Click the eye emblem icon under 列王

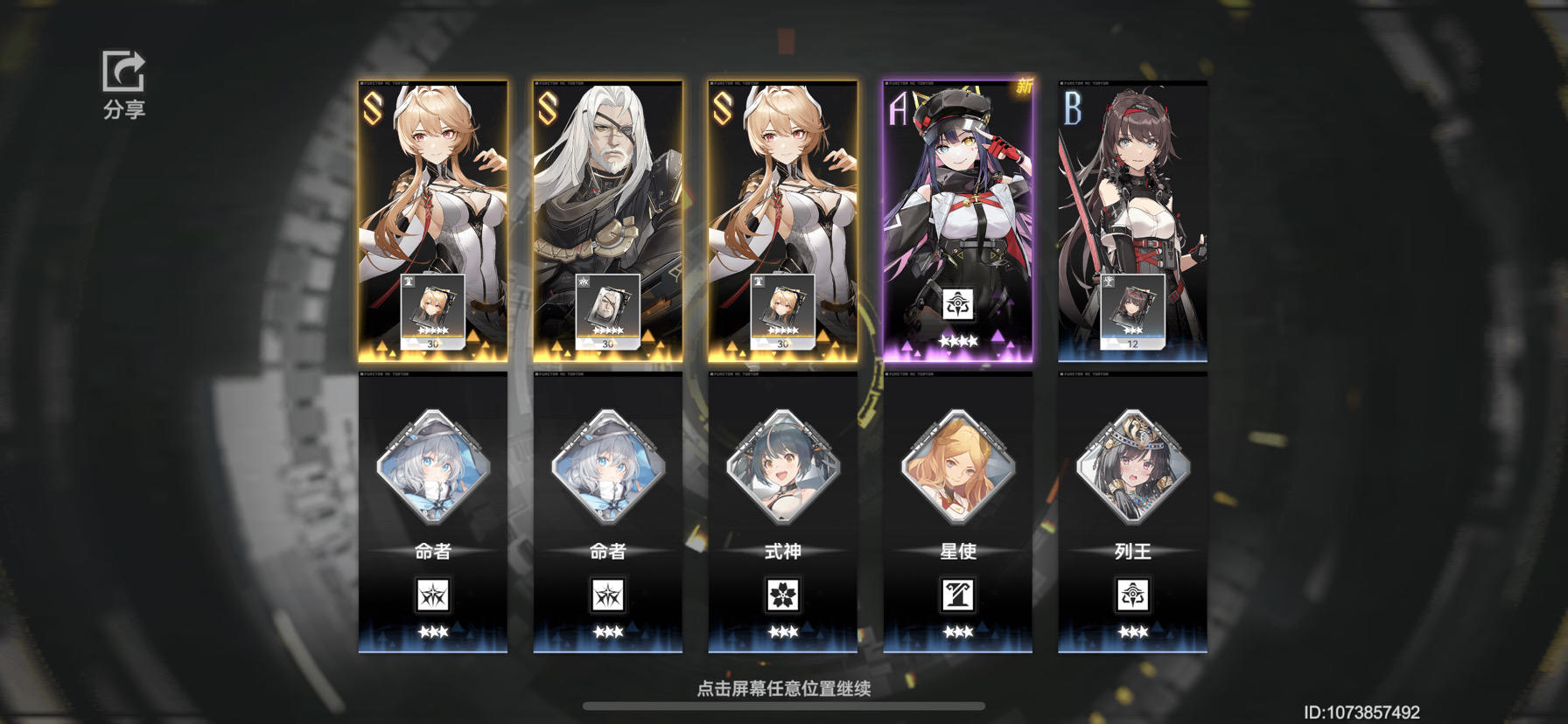point(1134,595)
